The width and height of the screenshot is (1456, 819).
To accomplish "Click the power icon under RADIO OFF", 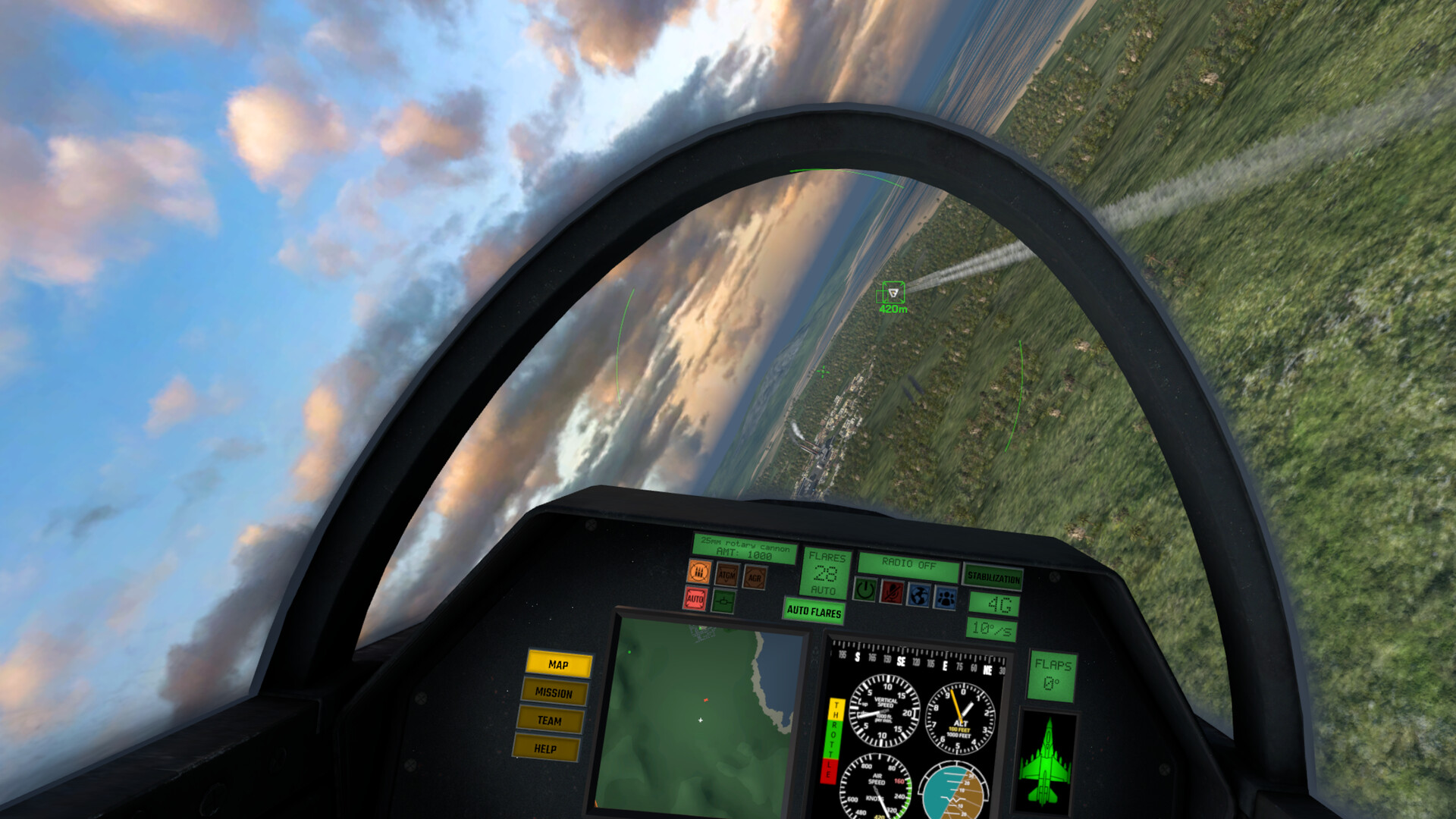I will click(x=865, y=592).
